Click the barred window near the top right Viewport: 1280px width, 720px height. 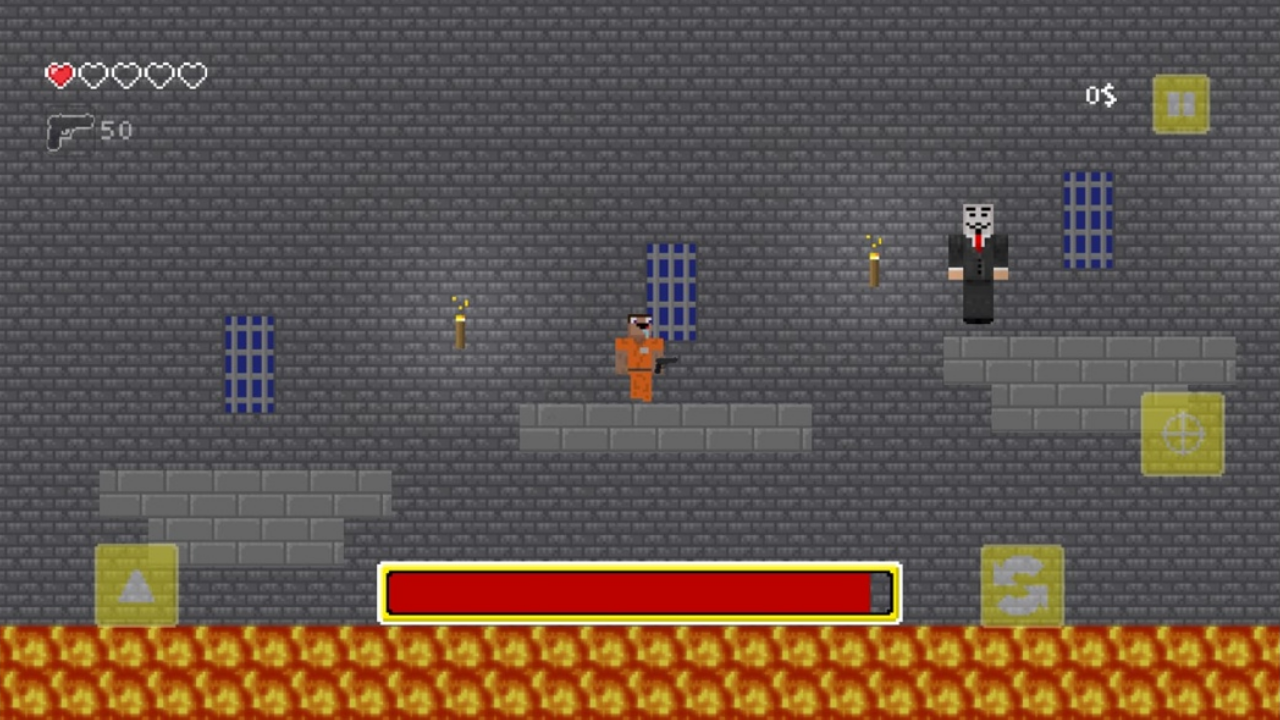pos(1088,218)
